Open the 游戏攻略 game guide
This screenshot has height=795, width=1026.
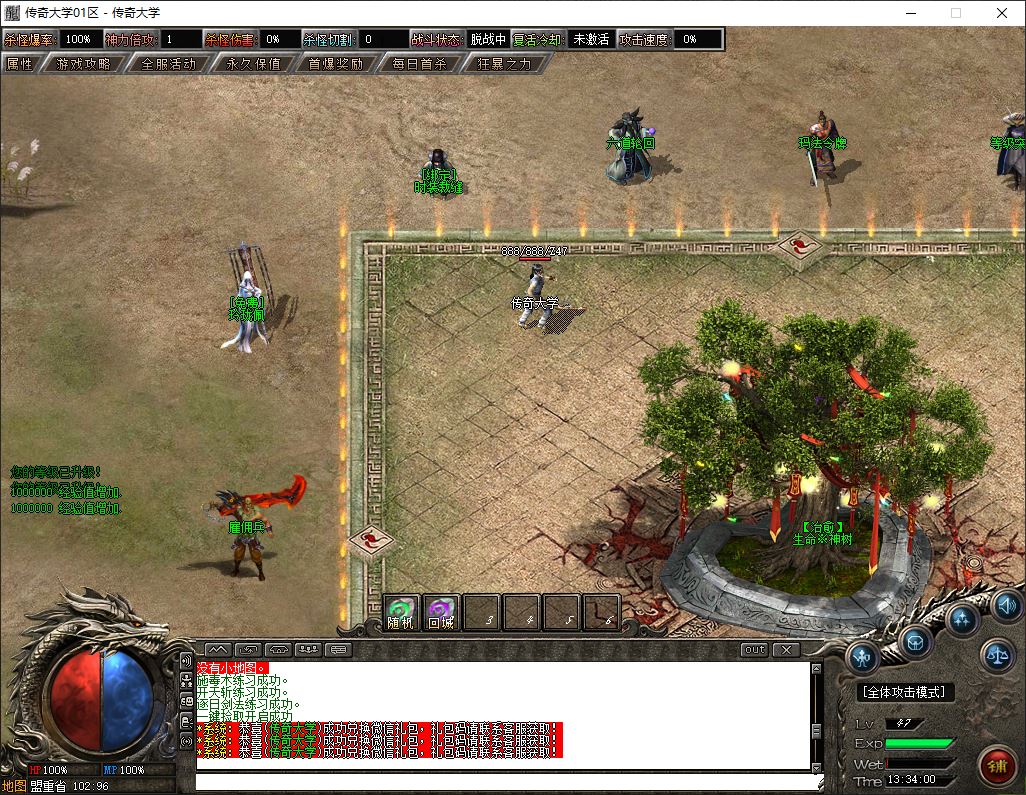pyautogui.click(x=83, y=63)
